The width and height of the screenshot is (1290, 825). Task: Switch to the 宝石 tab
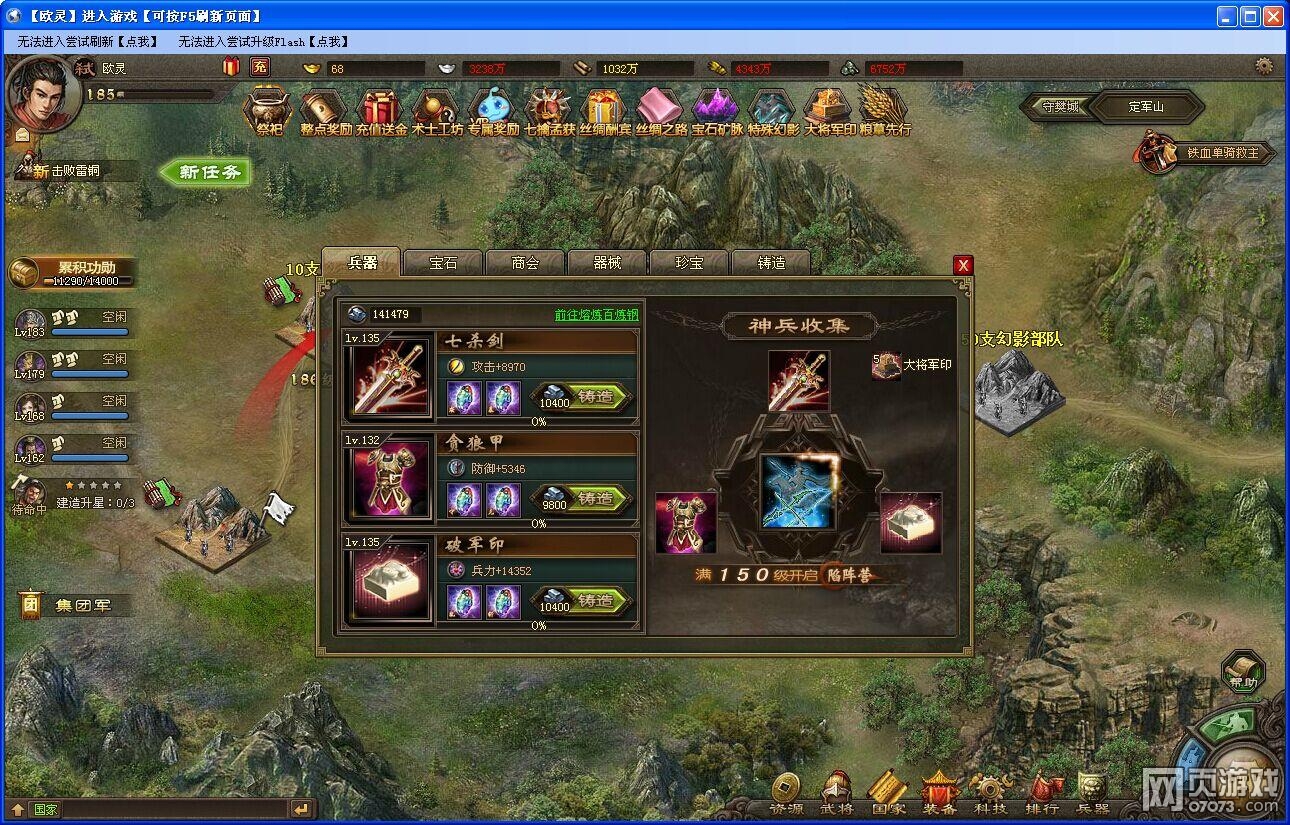[x=443, y=263]
